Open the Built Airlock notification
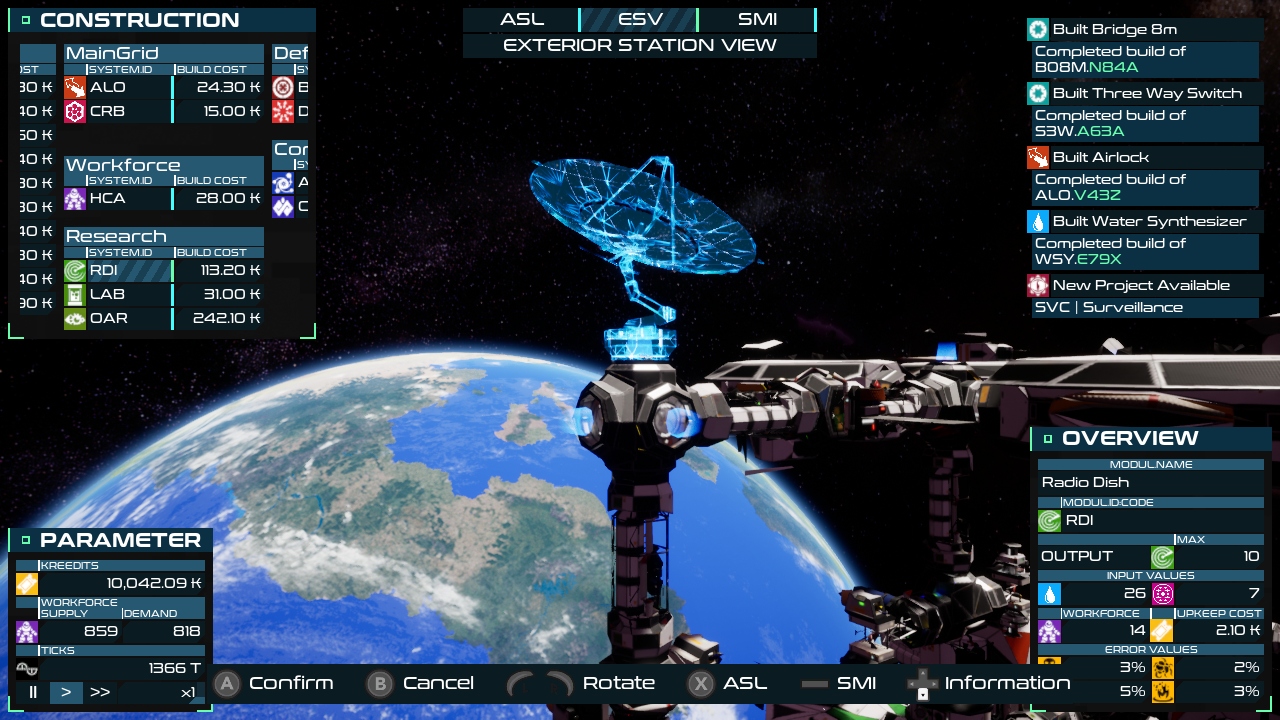 (1143, 158)
